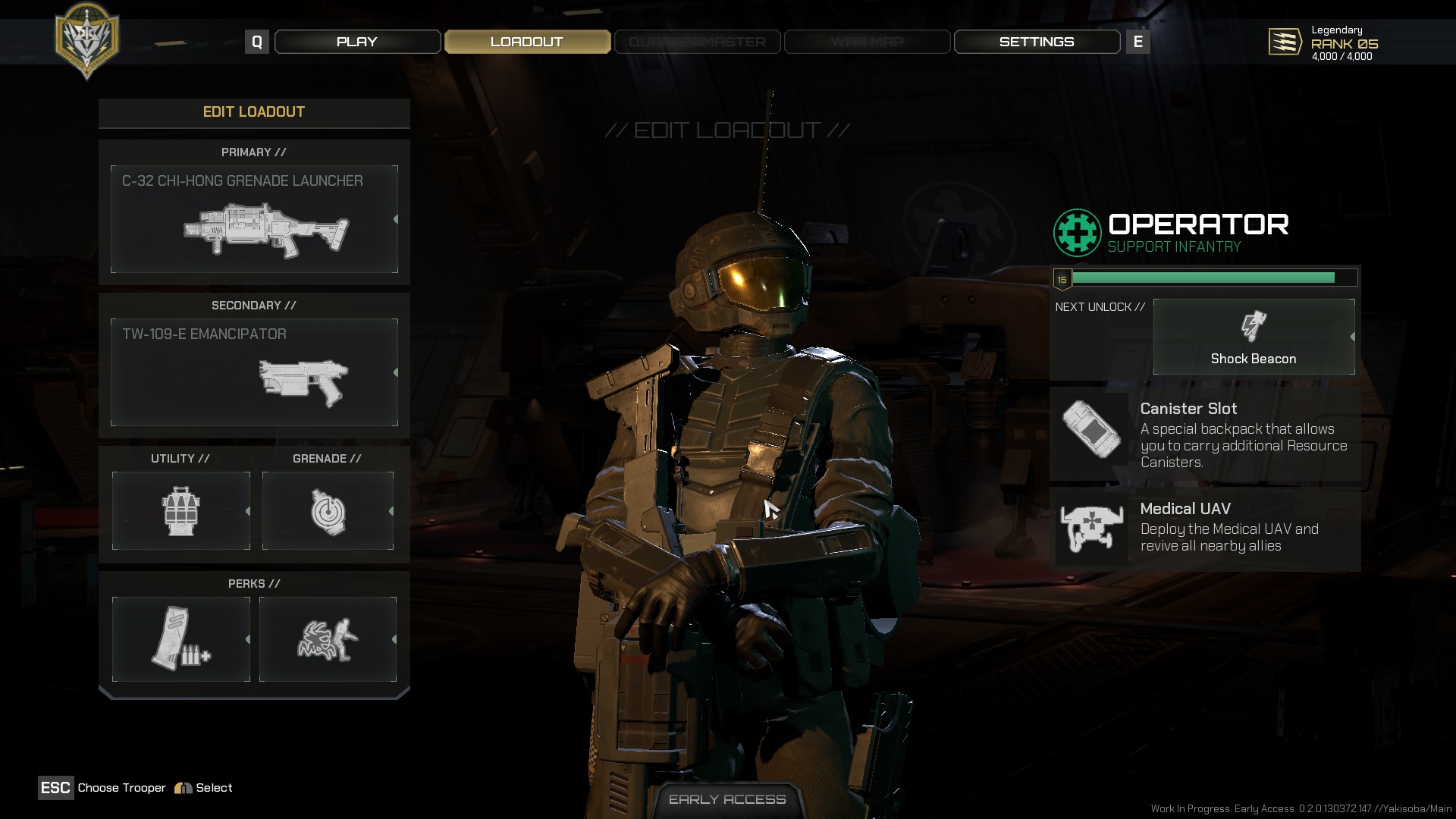Open the Quartermaster tab
The height and width of the screenshot is (819, 1456).
pyautogui.click(x=697, y=42)
